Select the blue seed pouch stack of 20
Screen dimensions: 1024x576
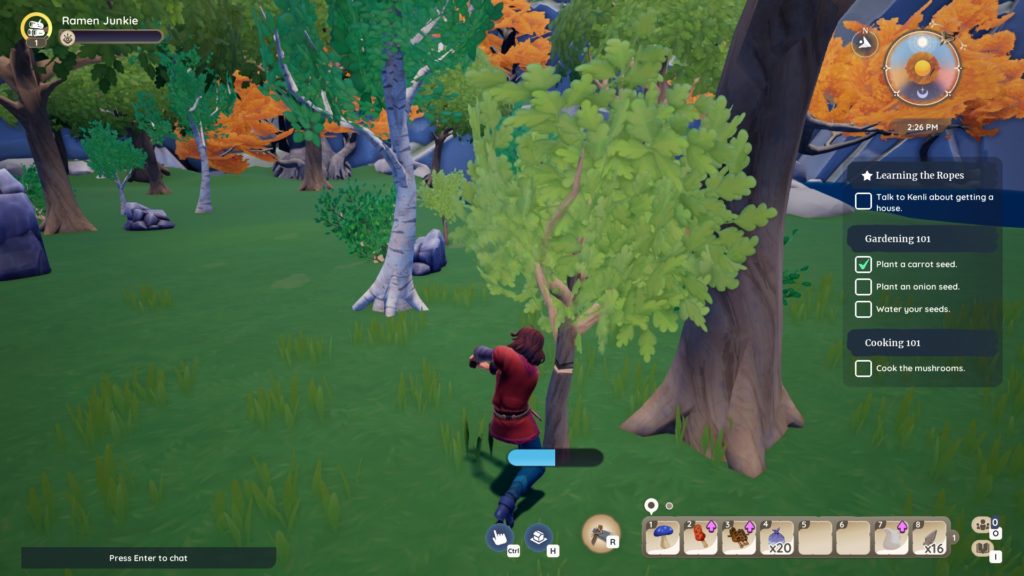(x=776, y=537)
